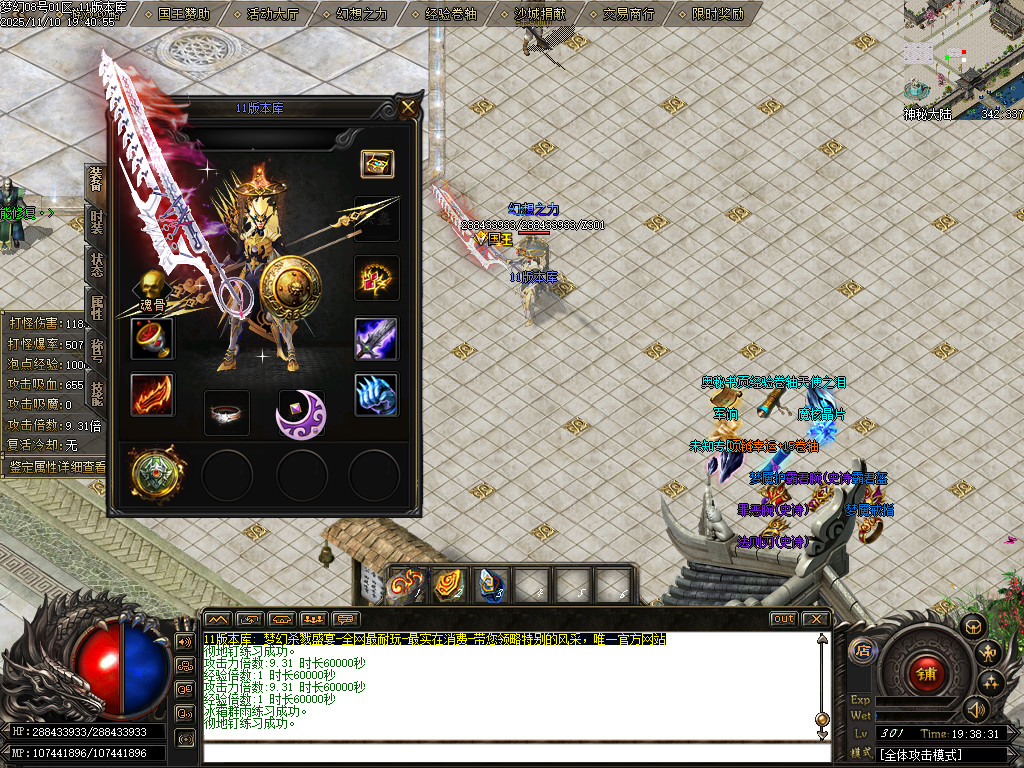This screenshot has width=1024, height=768.
Task: Select the blue claw glove equipment slot
Action: 376,395
